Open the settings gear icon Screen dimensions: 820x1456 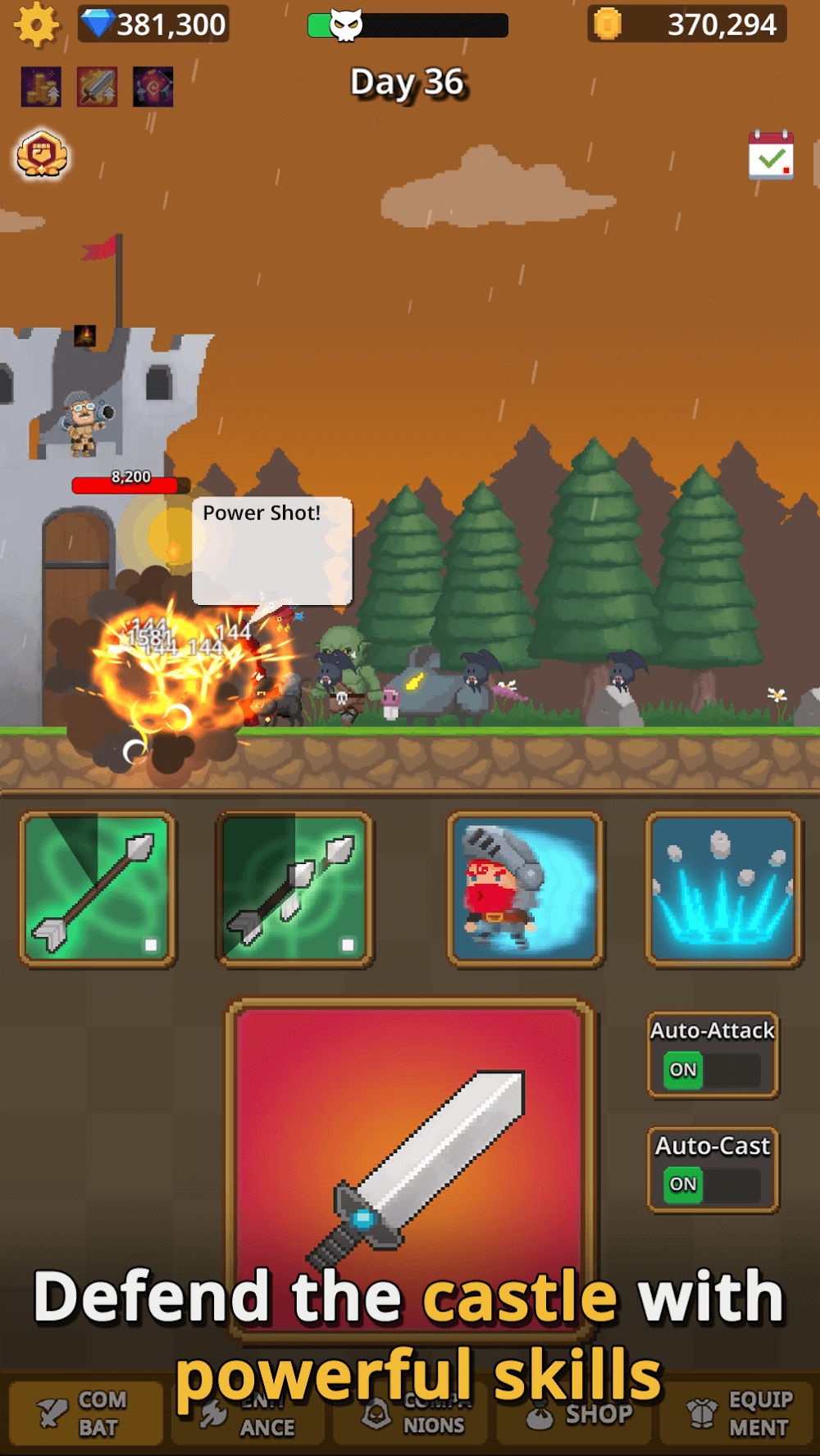pos(37,25)
